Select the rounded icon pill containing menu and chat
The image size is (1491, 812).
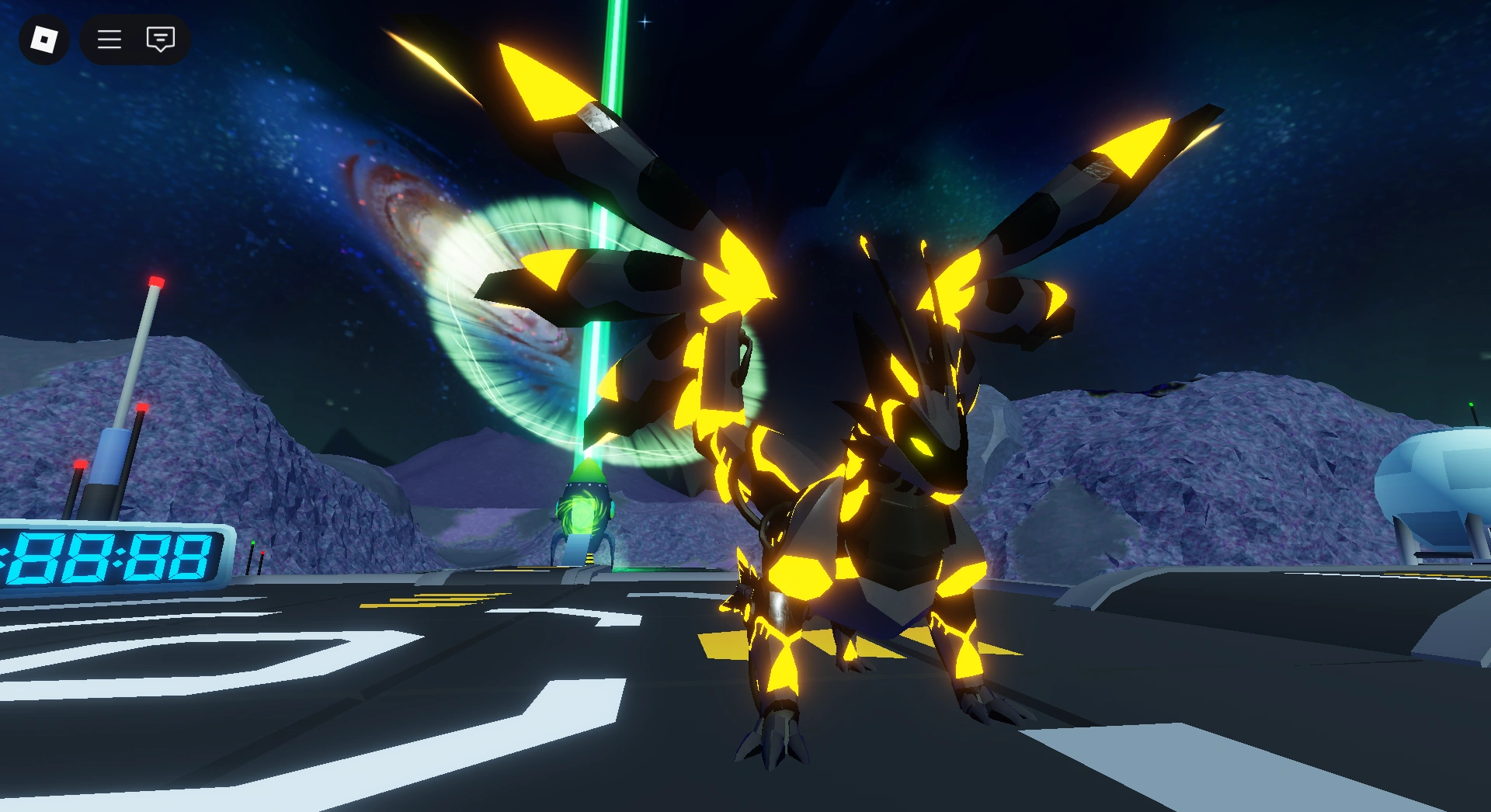[134, 40]
